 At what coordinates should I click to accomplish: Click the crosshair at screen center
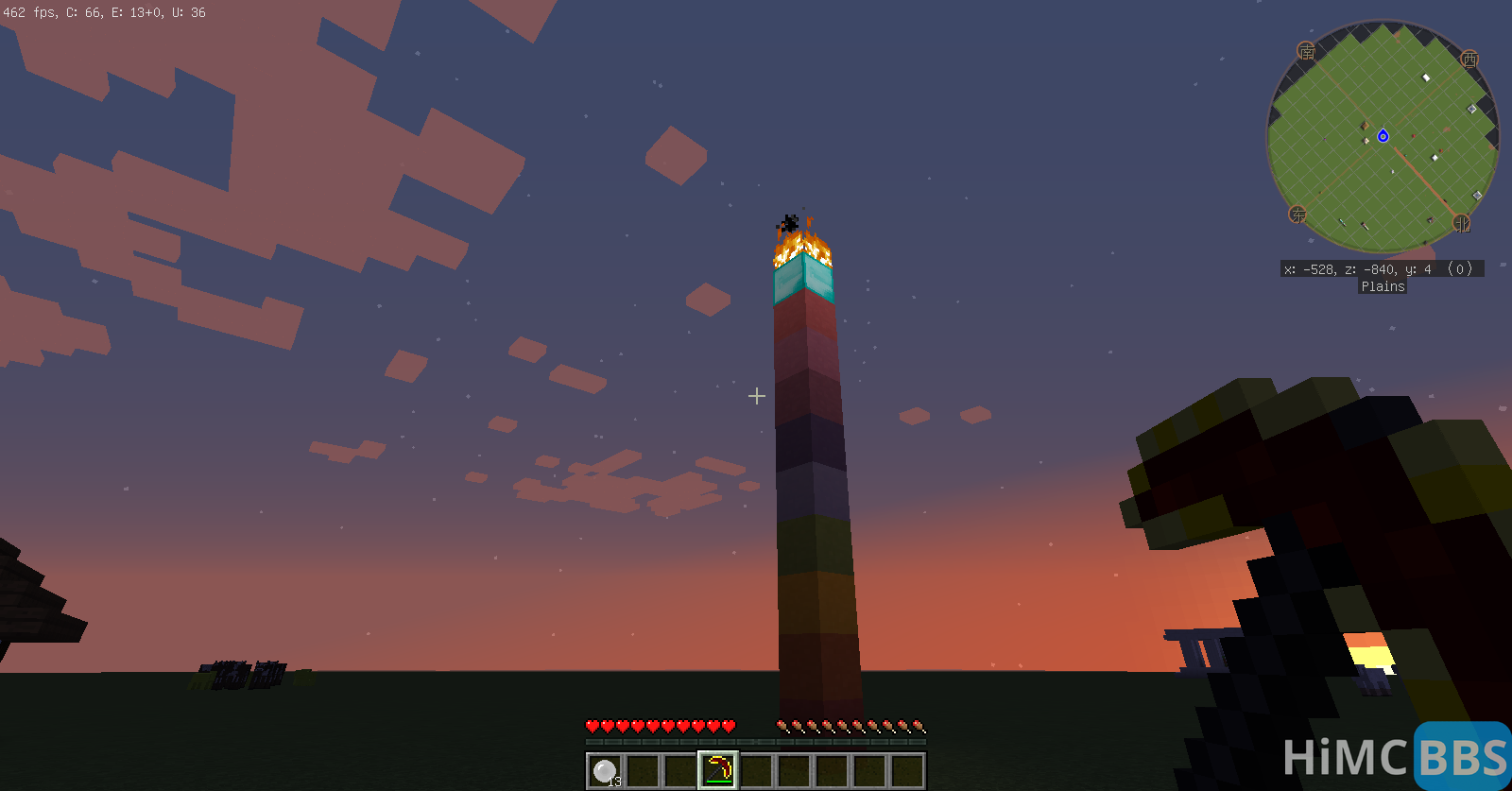(756, 396)
